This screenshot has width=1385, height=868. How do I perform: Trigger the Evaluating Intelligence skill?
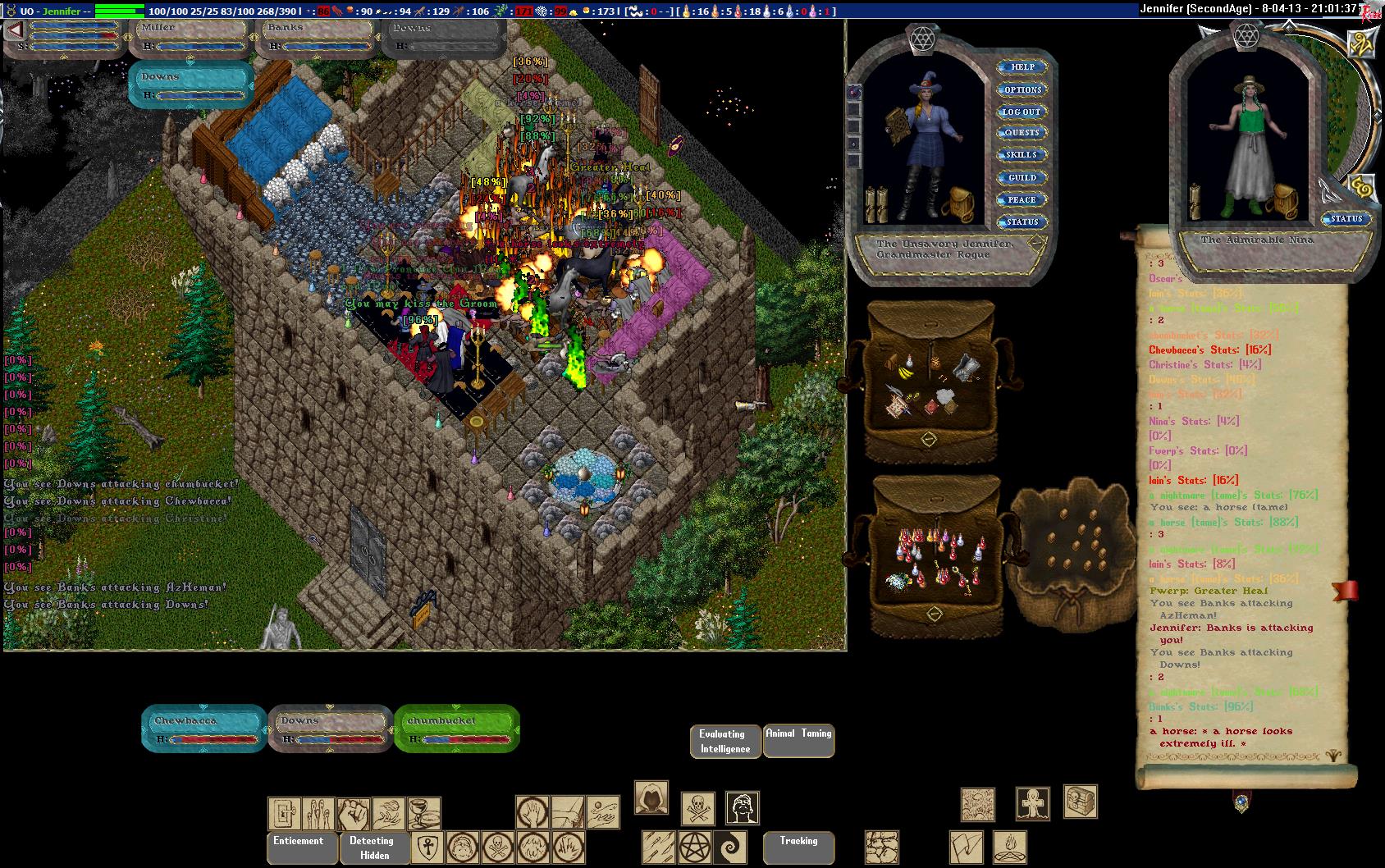[724, 741]
